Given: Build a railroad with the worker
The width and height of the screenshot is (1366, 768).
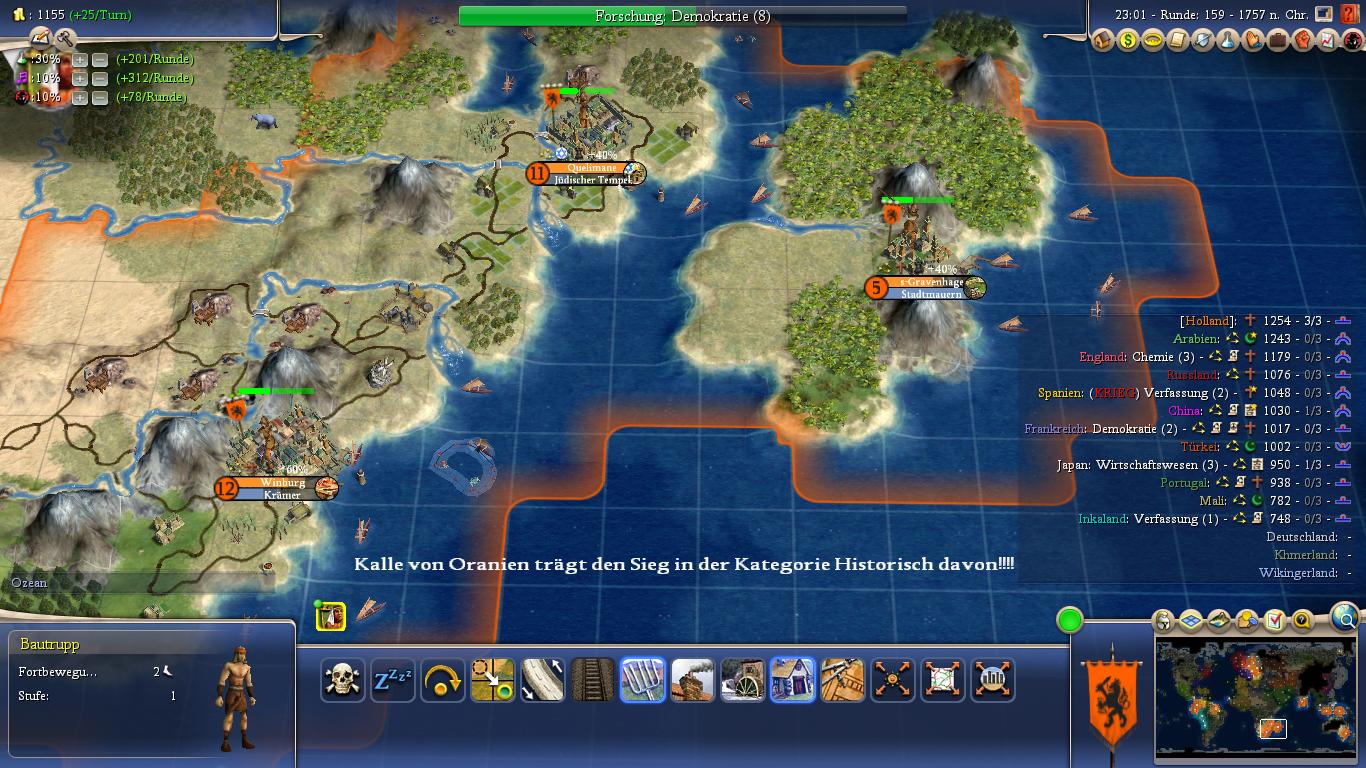Looking at the screenshot, I should click(593, 681).
